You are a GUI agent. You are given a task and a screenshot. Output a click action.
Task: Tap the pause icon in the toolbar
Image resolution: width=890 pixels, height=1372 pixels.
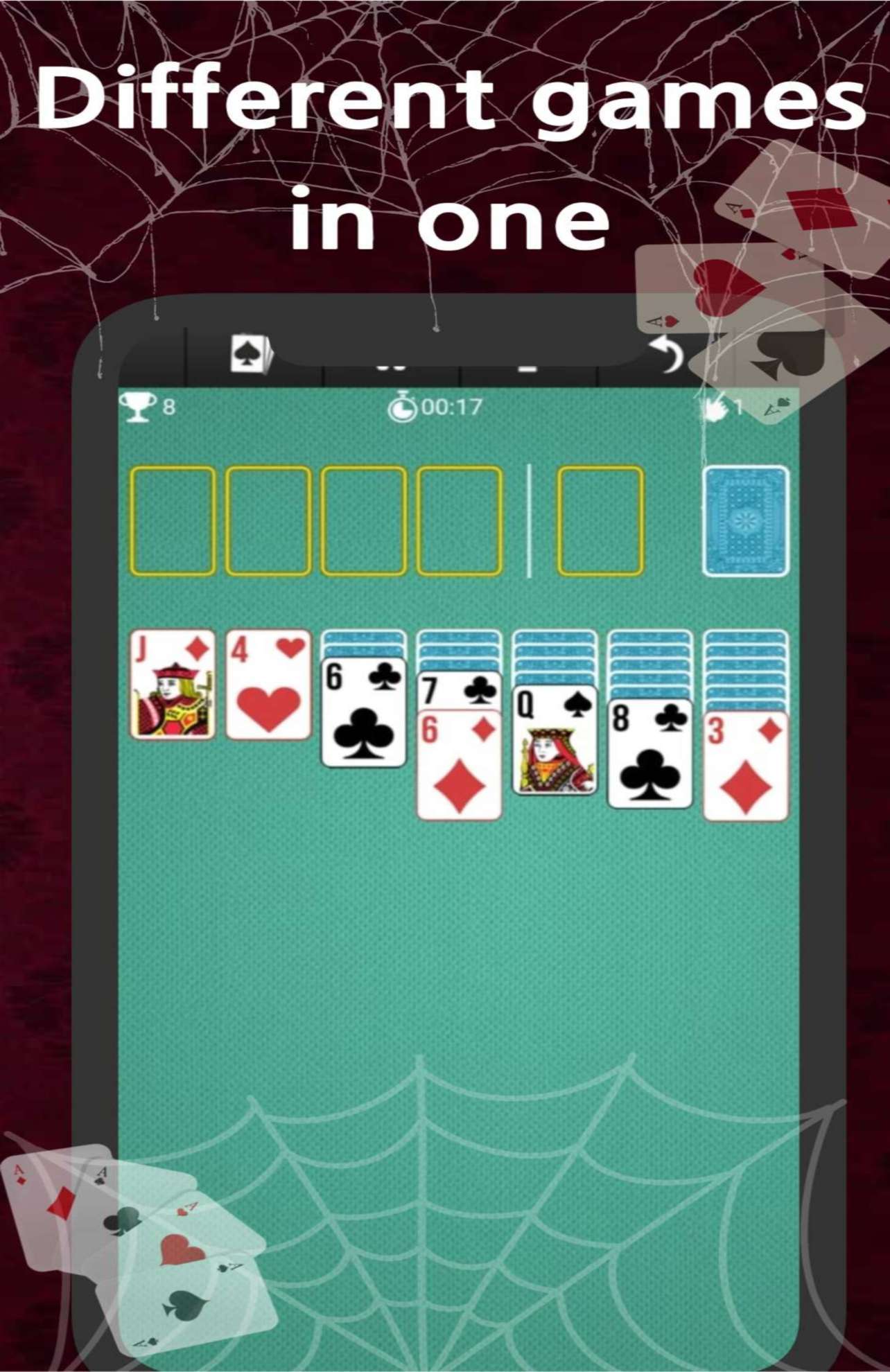pos(392,366)
